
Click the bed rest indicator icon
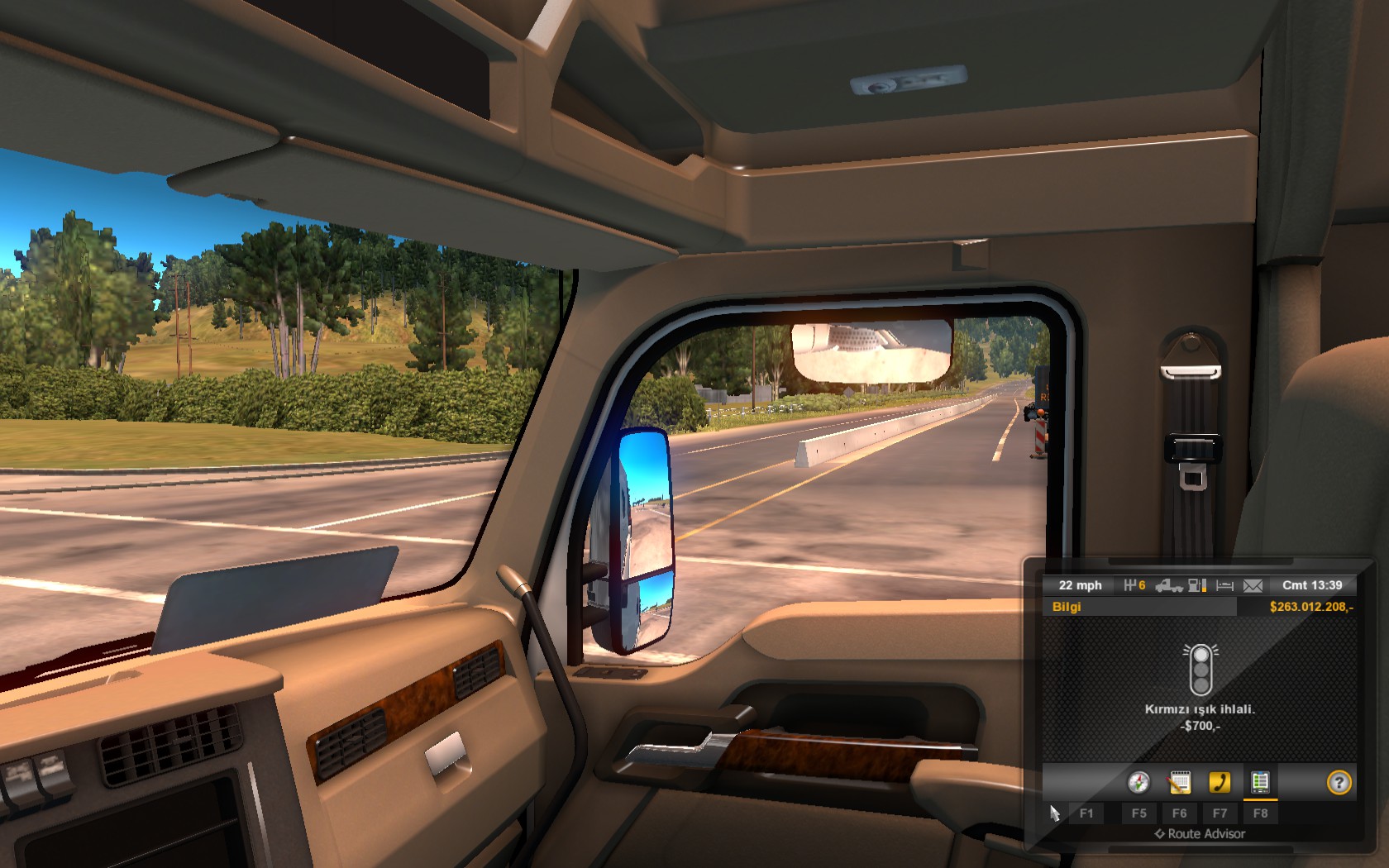click(1225, 585)
